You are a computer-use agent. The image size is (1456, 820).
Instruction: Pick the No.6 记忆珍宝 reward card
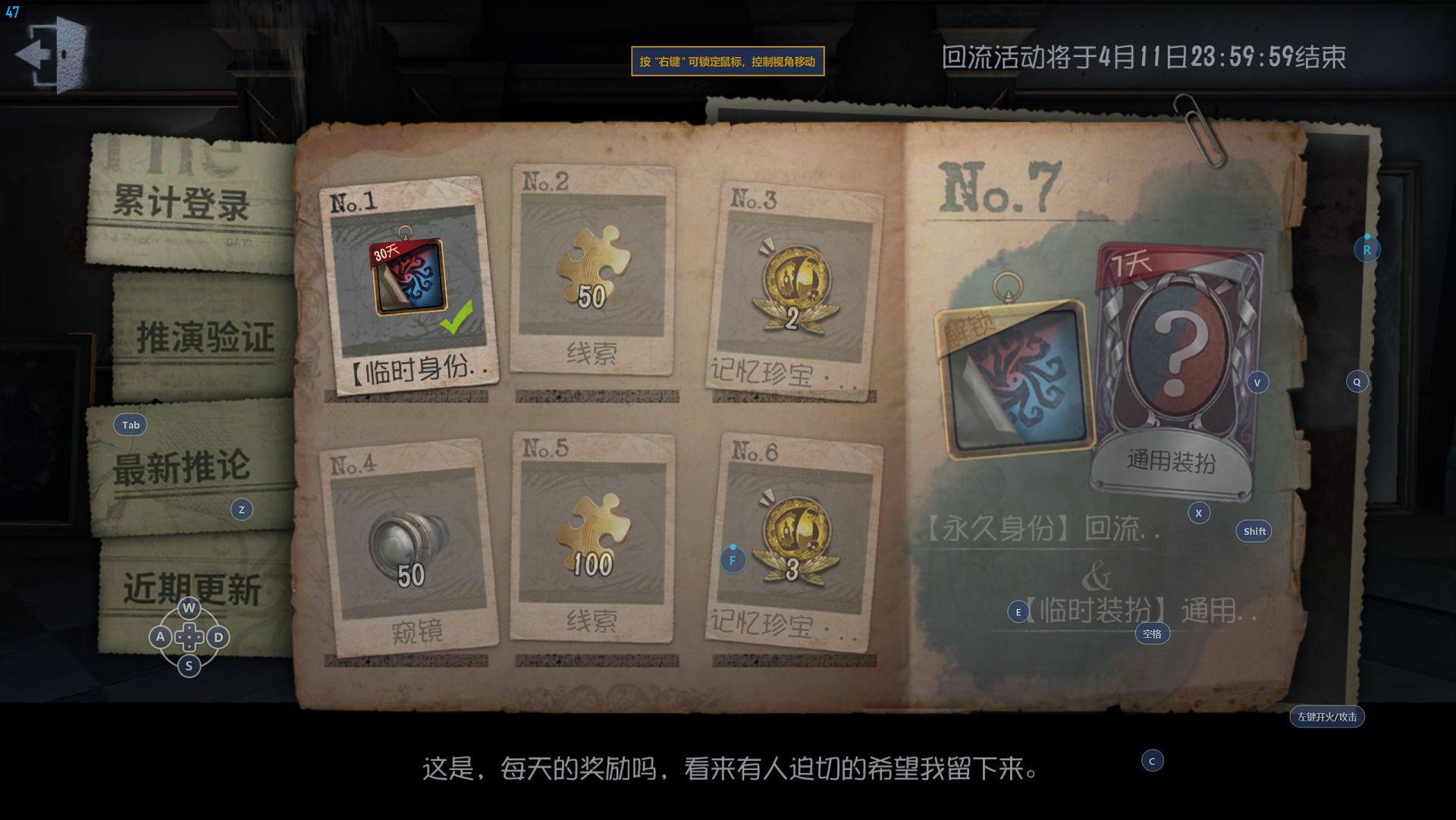click(794, 543)
